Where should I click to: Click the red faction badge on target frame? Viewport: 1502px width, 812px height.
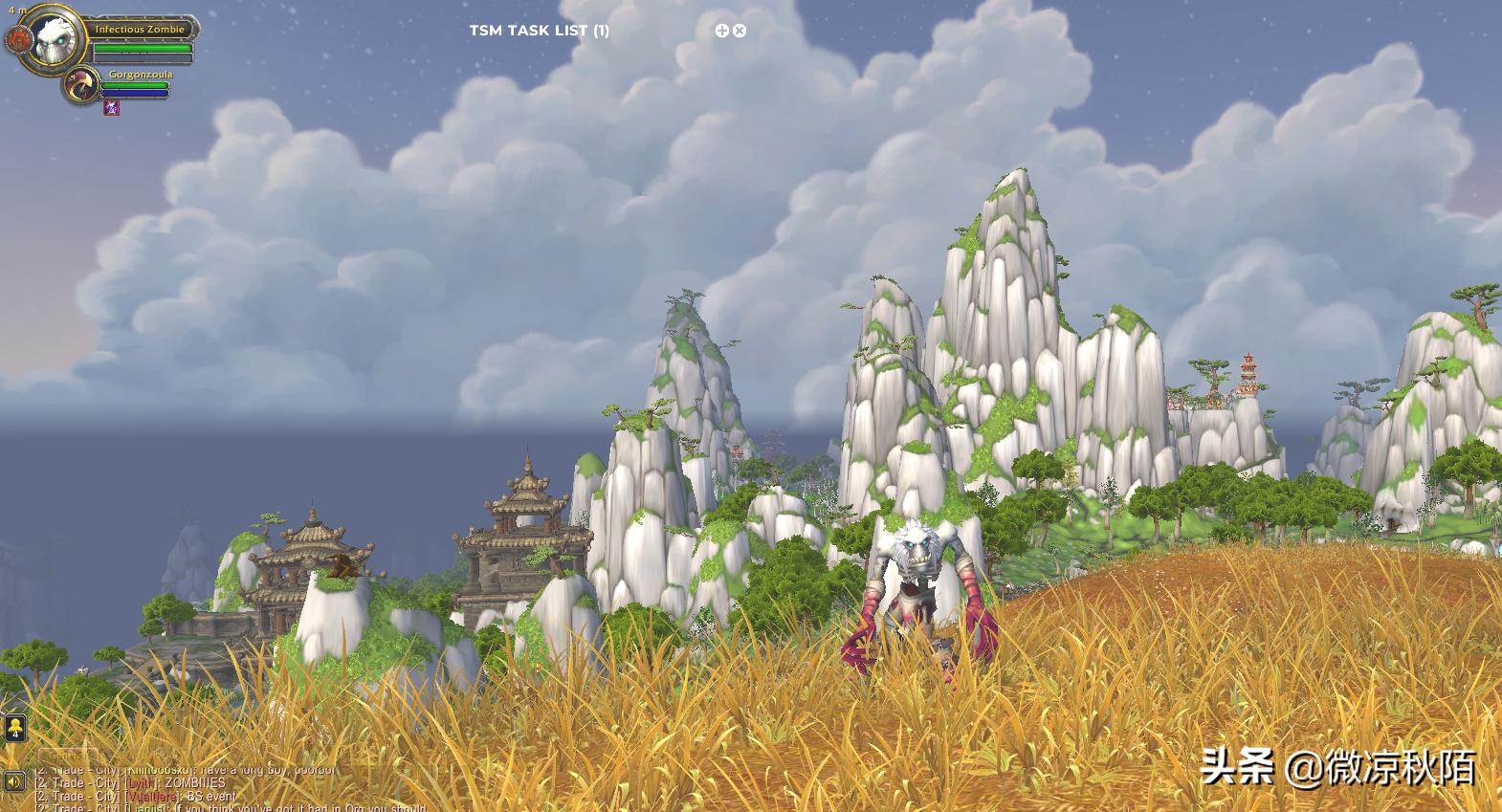click(18, 41)
